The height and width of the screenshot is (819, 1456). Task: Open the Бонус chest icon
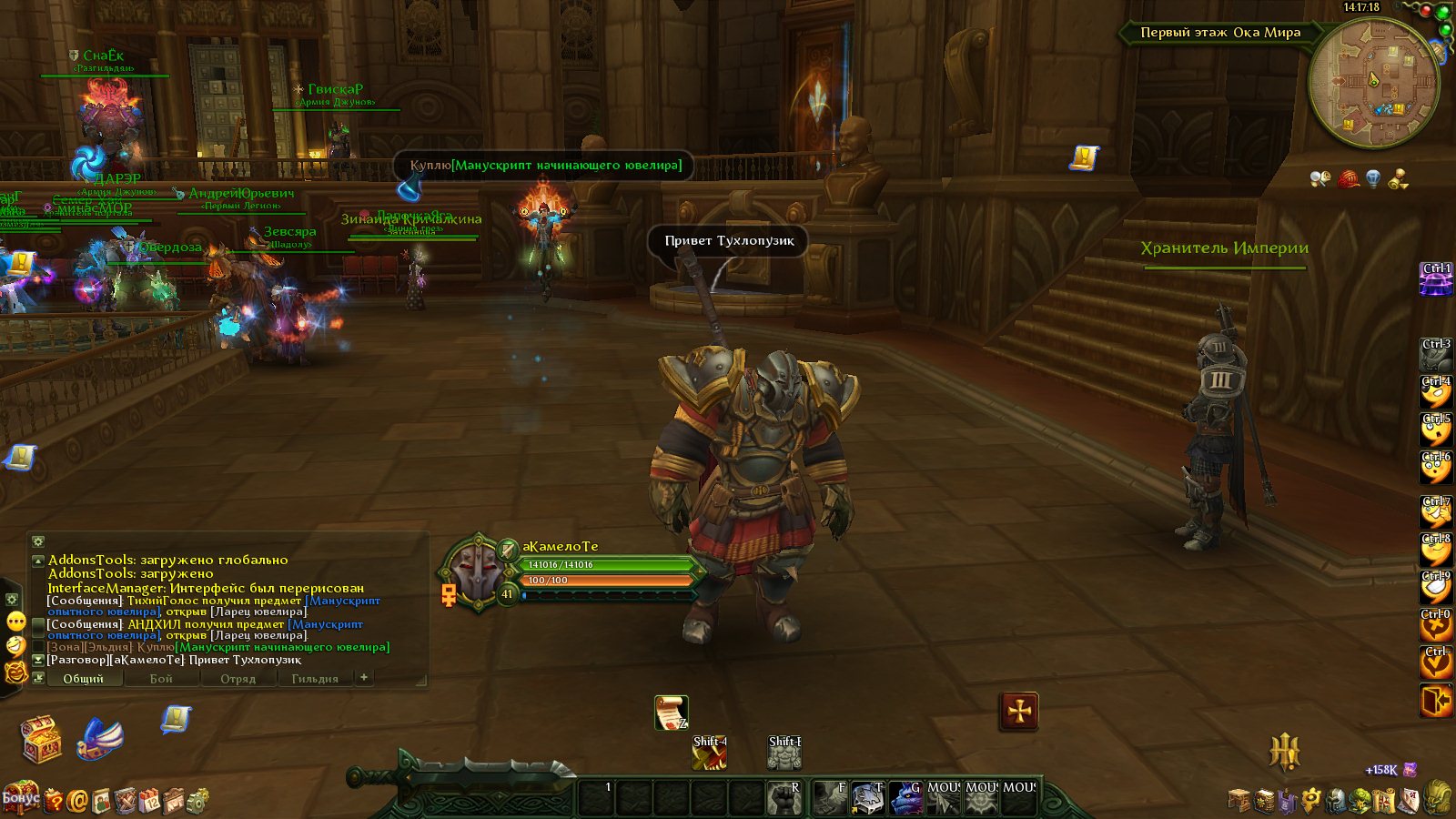(20, 798)
